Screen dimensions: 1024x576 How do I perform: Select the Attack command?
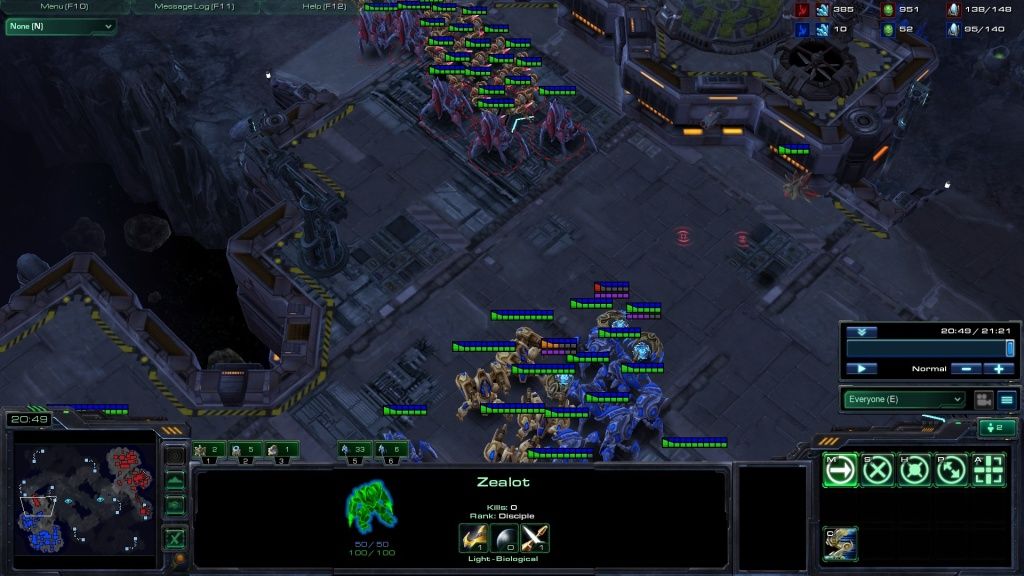pos(988,470)
